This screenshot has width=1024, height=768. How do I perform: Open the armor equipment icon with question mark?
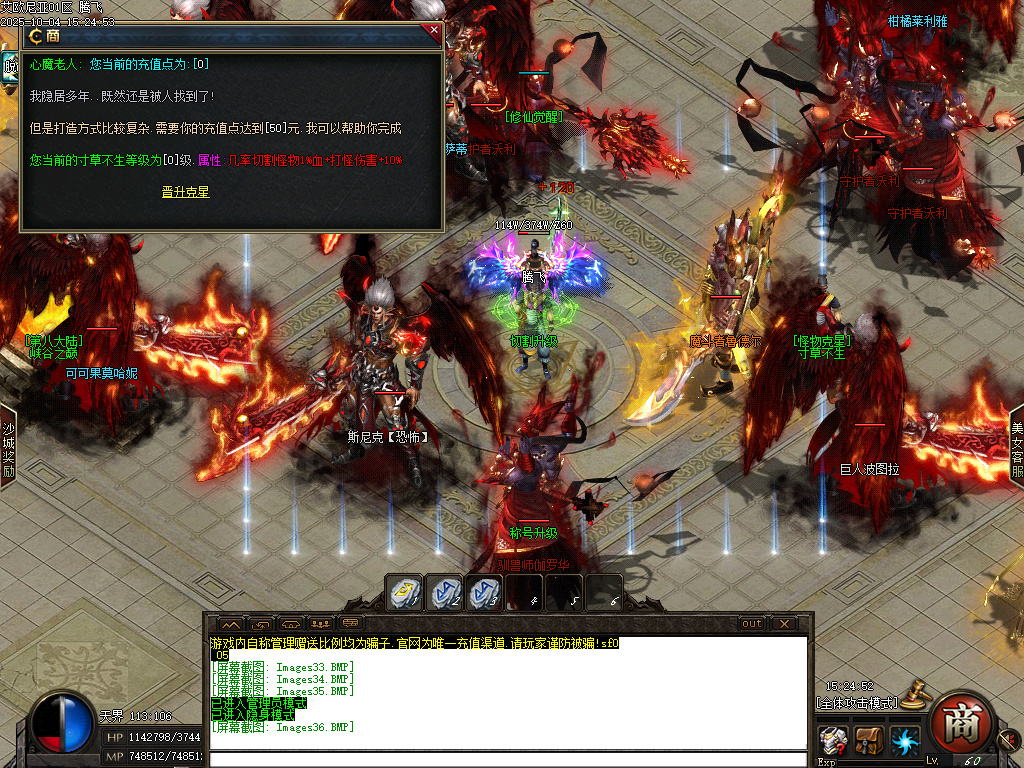click(833, 742)
